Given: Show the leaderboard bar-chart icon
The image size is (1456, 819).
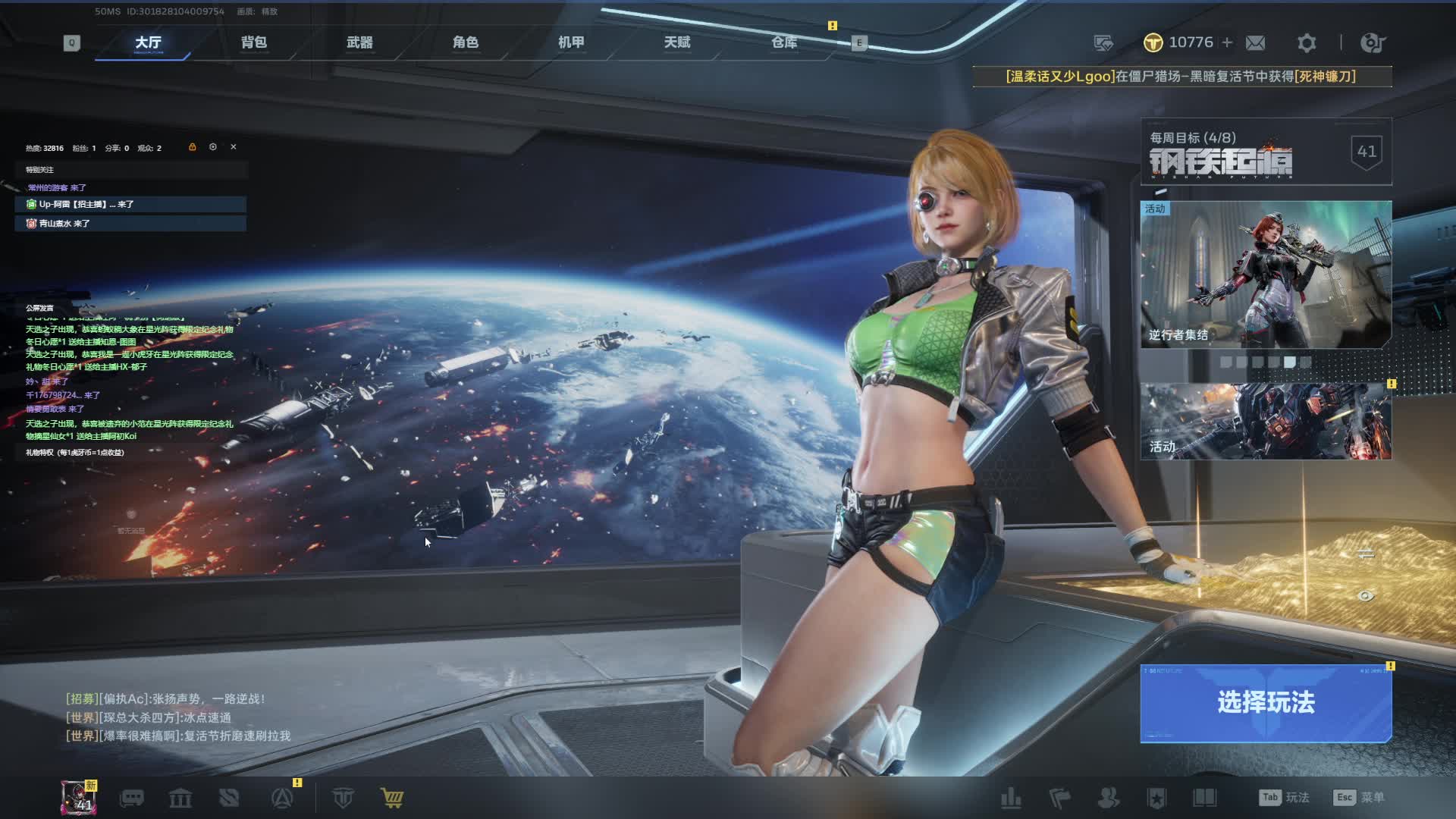Looking at the screenshot, I should click(1011, 798).
